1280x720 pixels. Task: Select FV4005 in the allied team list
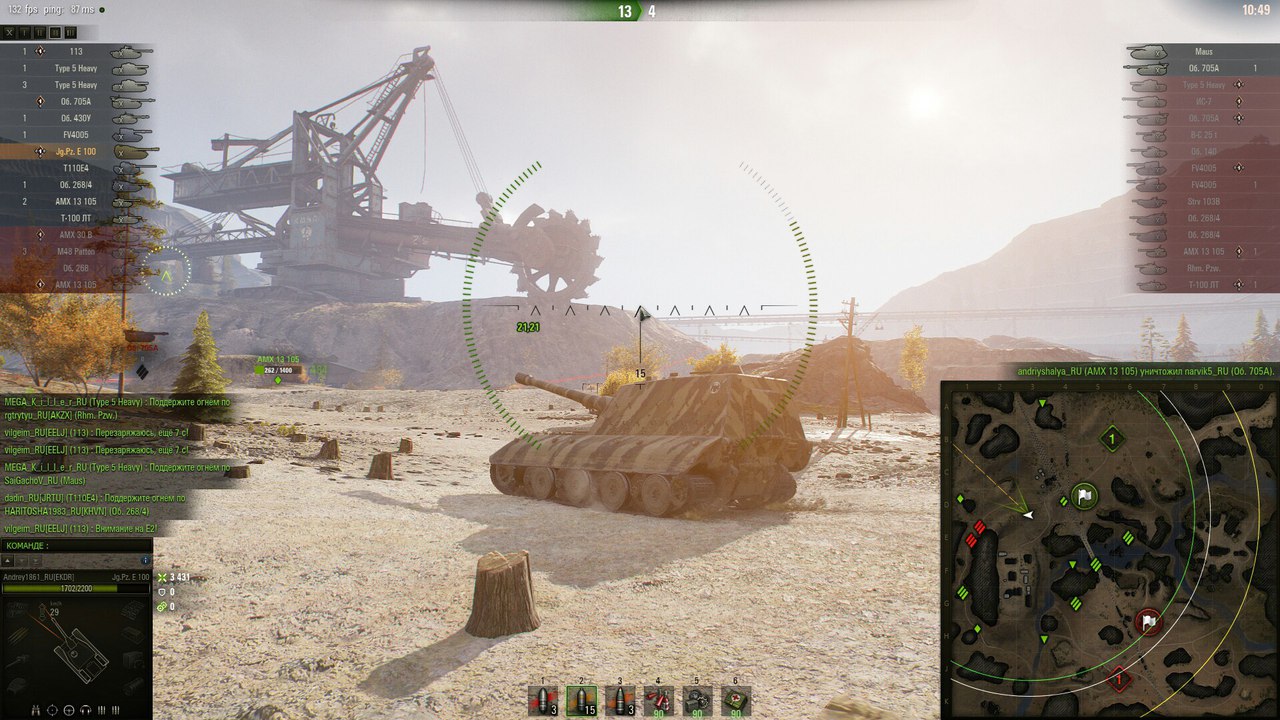tap(77, 135)
